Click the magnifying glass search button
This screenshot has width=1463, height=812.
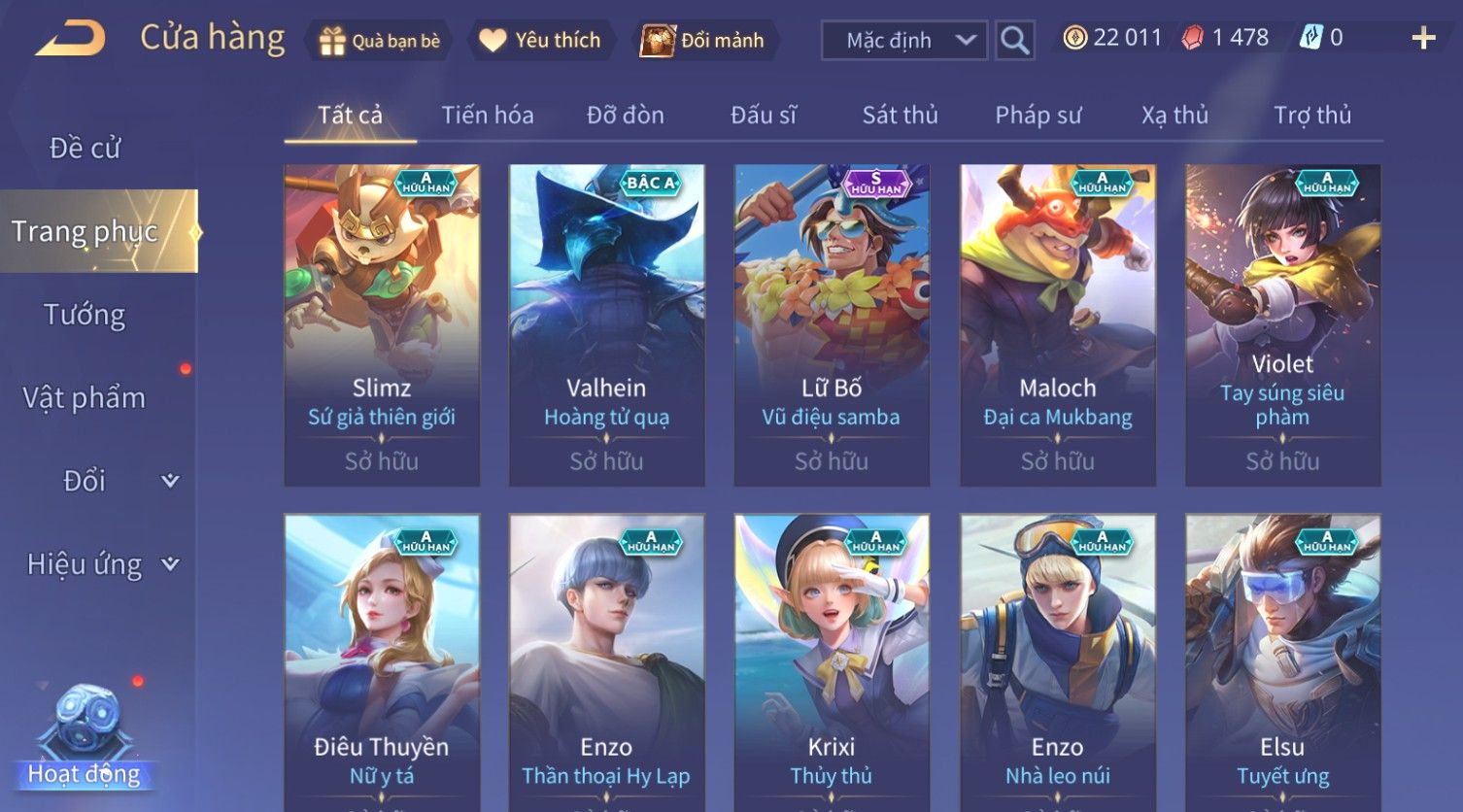coord(1014,41)
